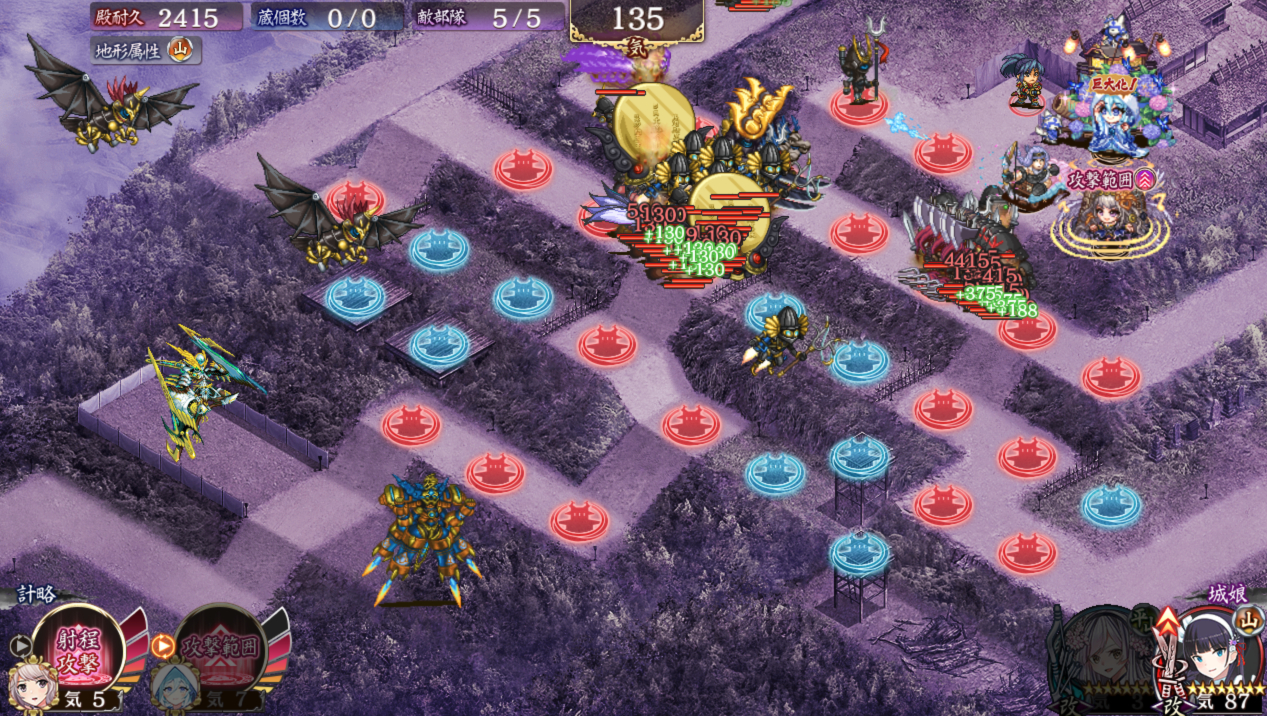This screenshot has height=716, width=1267.
Task: Use the 攻撃範囲 strategy skill
Action: pos(220,650)
